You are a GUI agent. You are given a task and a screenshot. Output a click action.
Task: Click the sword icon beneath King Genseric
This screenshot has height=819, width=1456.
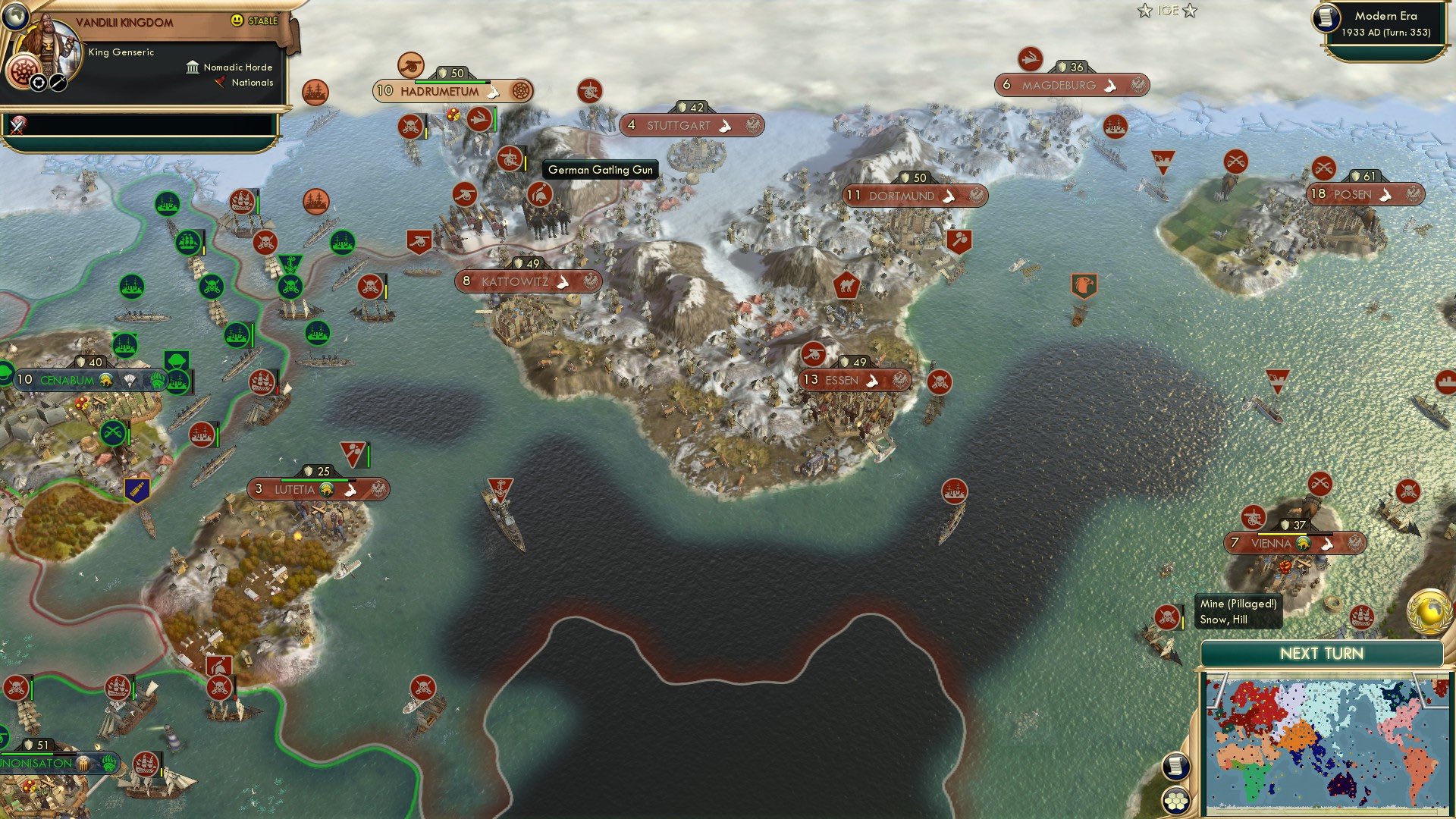(58, 83)
